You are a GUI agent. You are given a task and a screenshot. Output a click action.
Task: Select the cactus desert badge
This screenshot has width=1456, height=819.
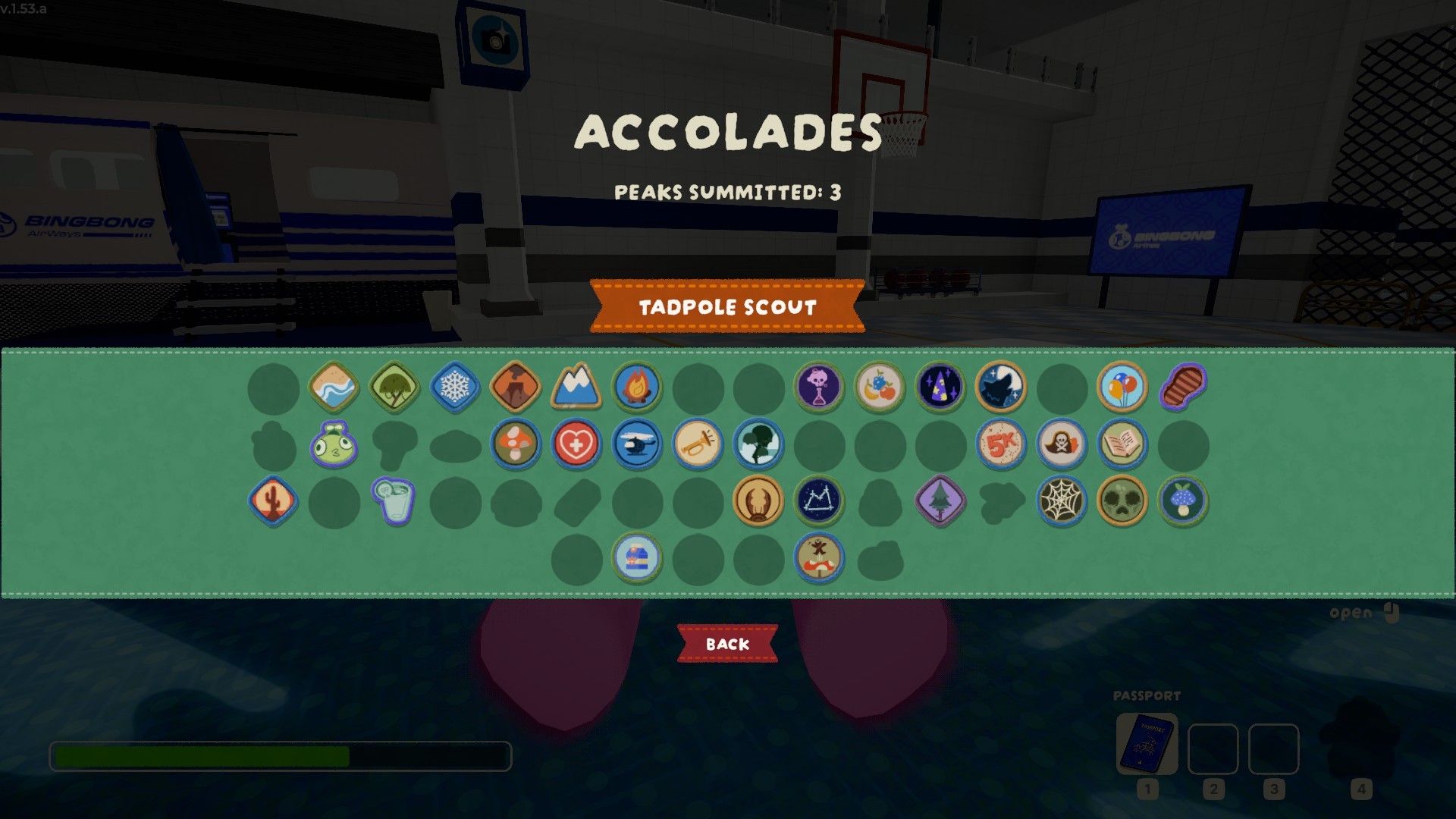[x=273, y=501]
